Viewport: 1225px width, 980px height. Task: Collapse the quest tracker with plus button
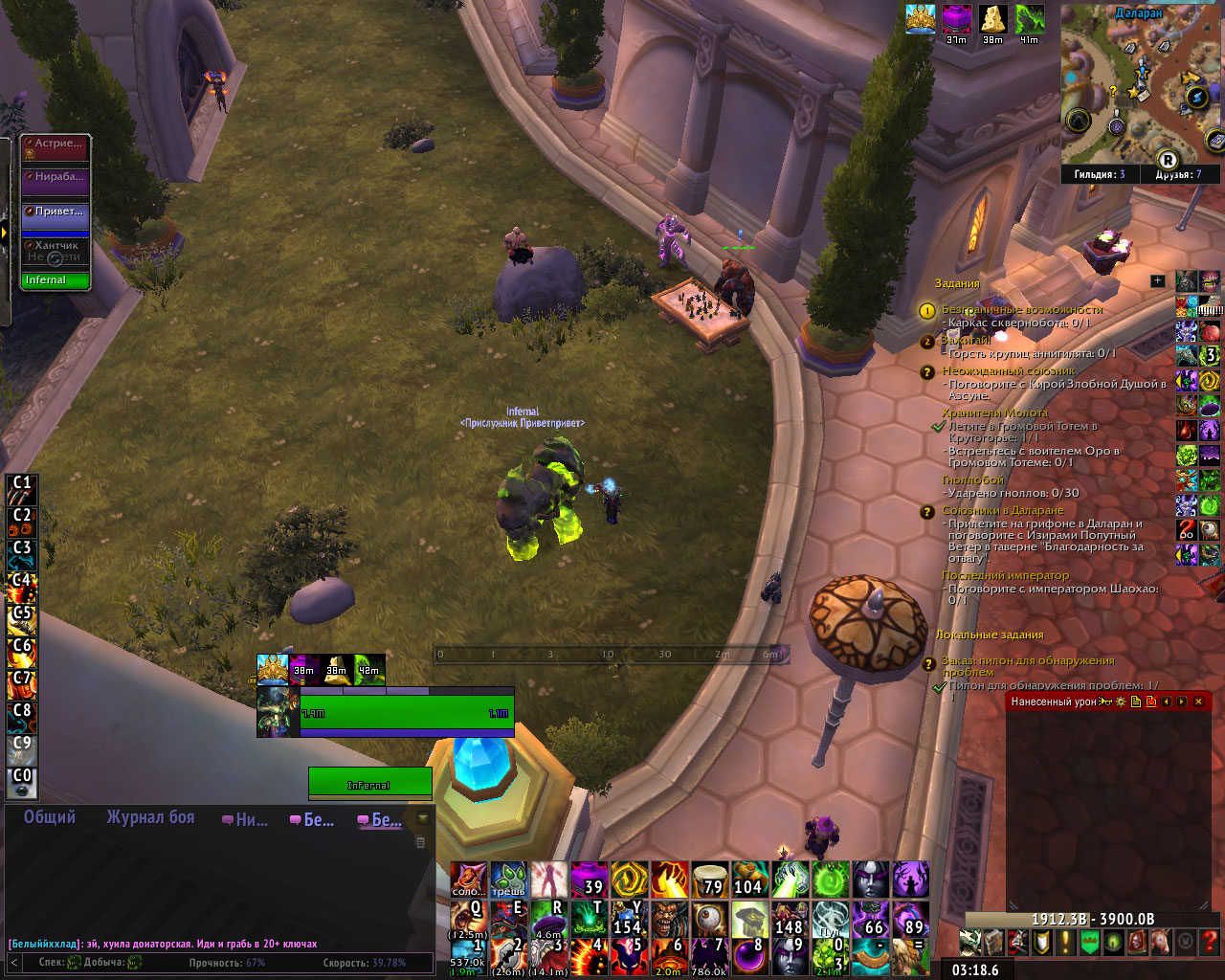(x=1157, y=281)
